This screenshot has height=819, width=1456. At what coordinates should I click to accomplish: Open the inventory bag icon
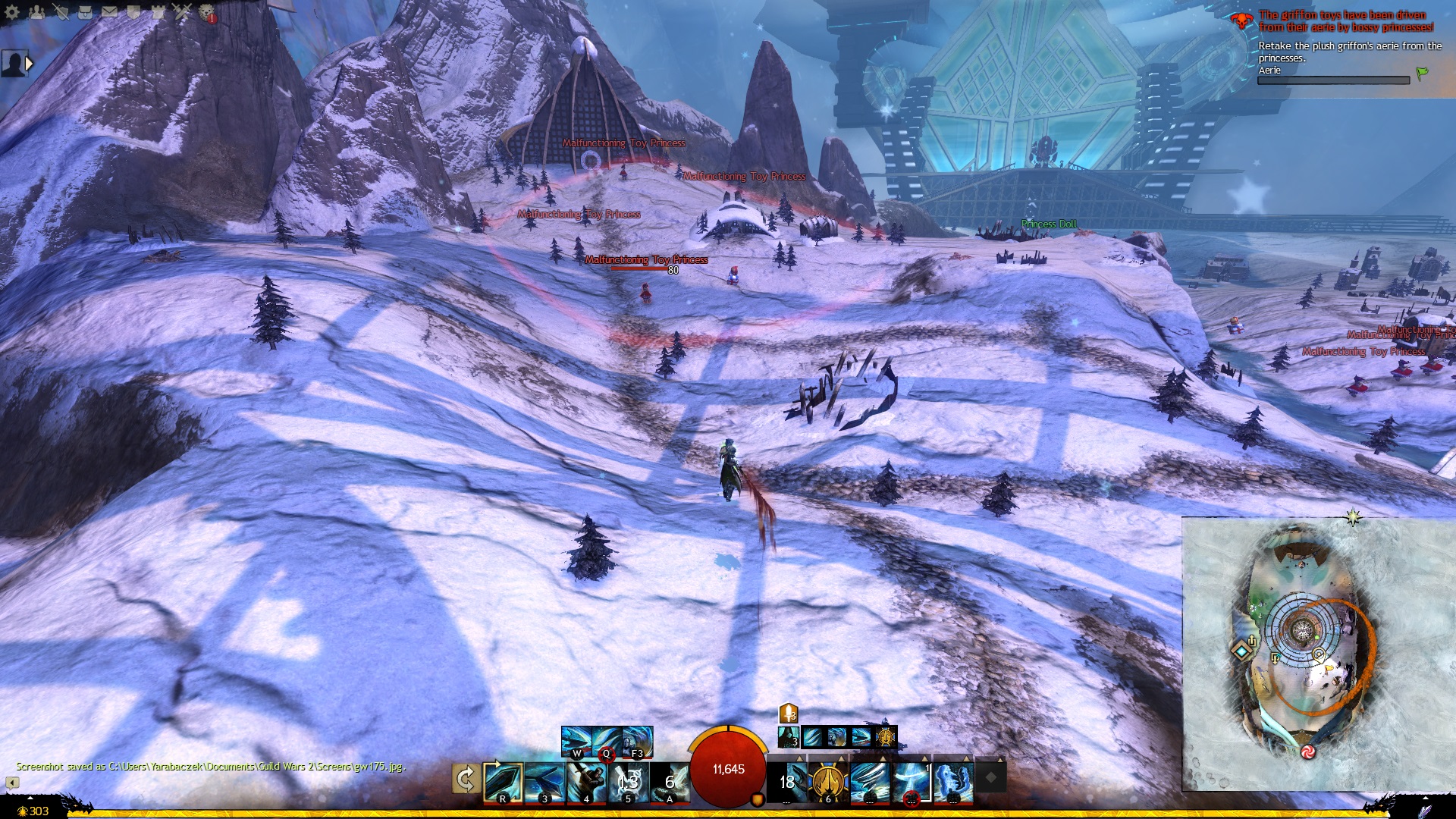tap(85, 11)
